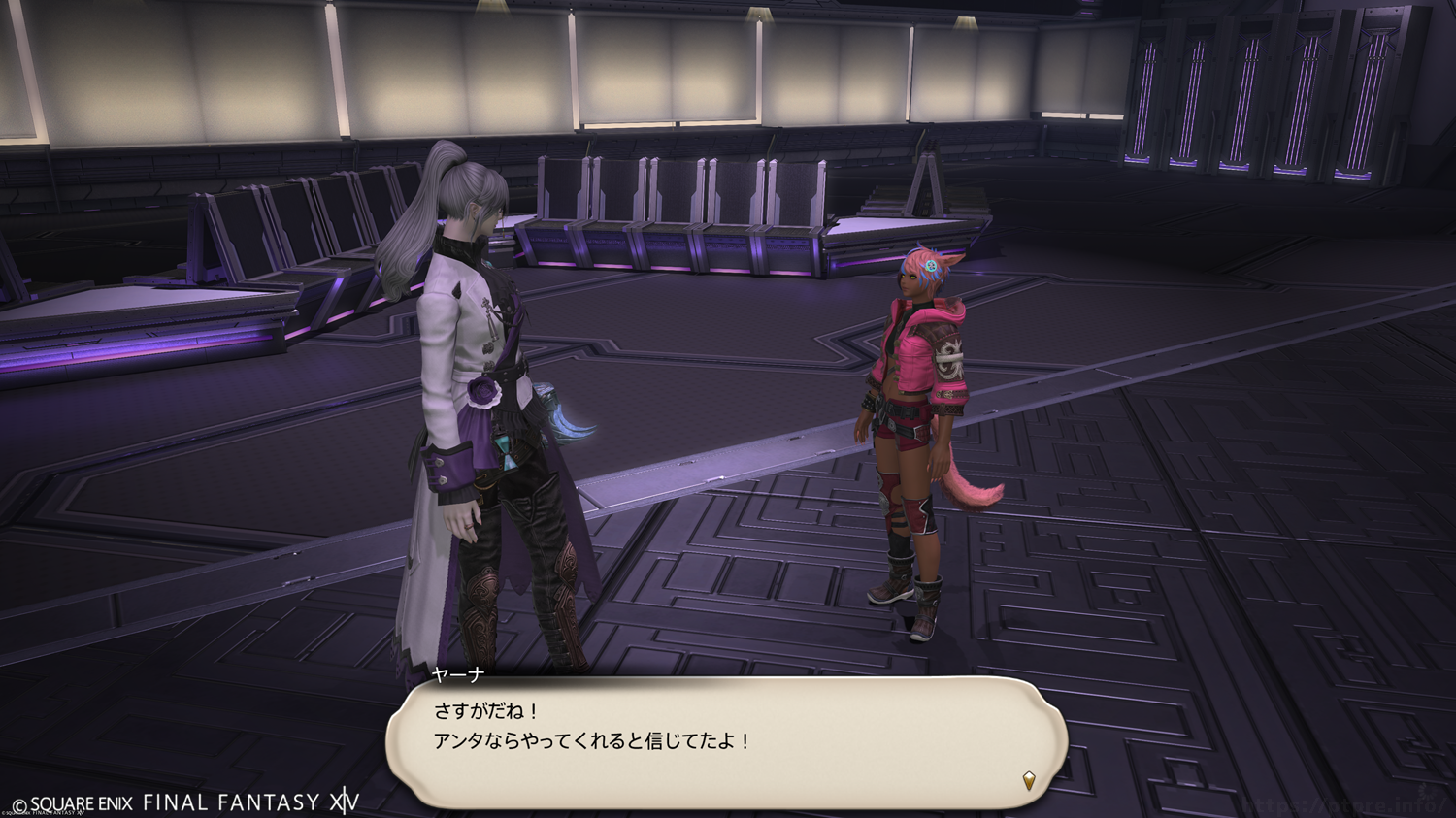The image size is (1456, 818).
Task: Advance dialogue with the gold arrow indicator
Action: 1029,779
